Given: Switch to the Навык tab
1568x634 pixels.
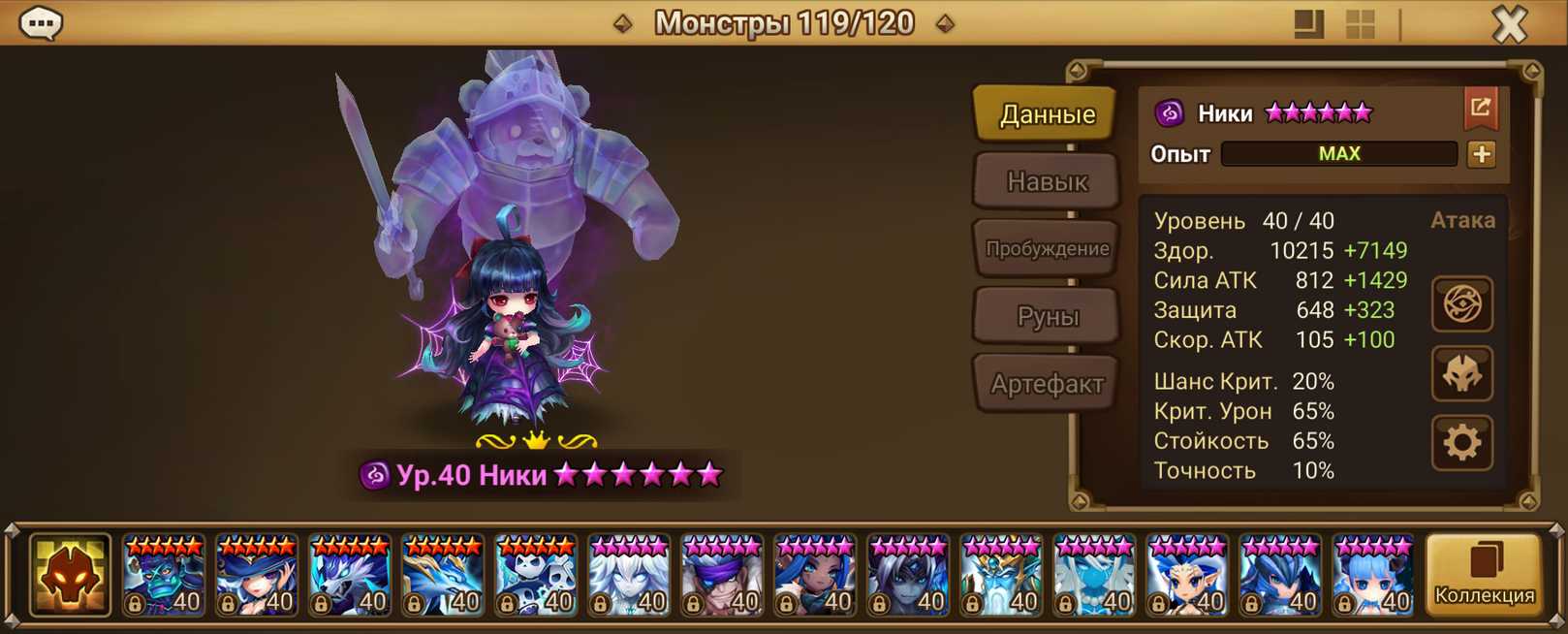Looking at the screenshot, I should [x=1047, y=181].
